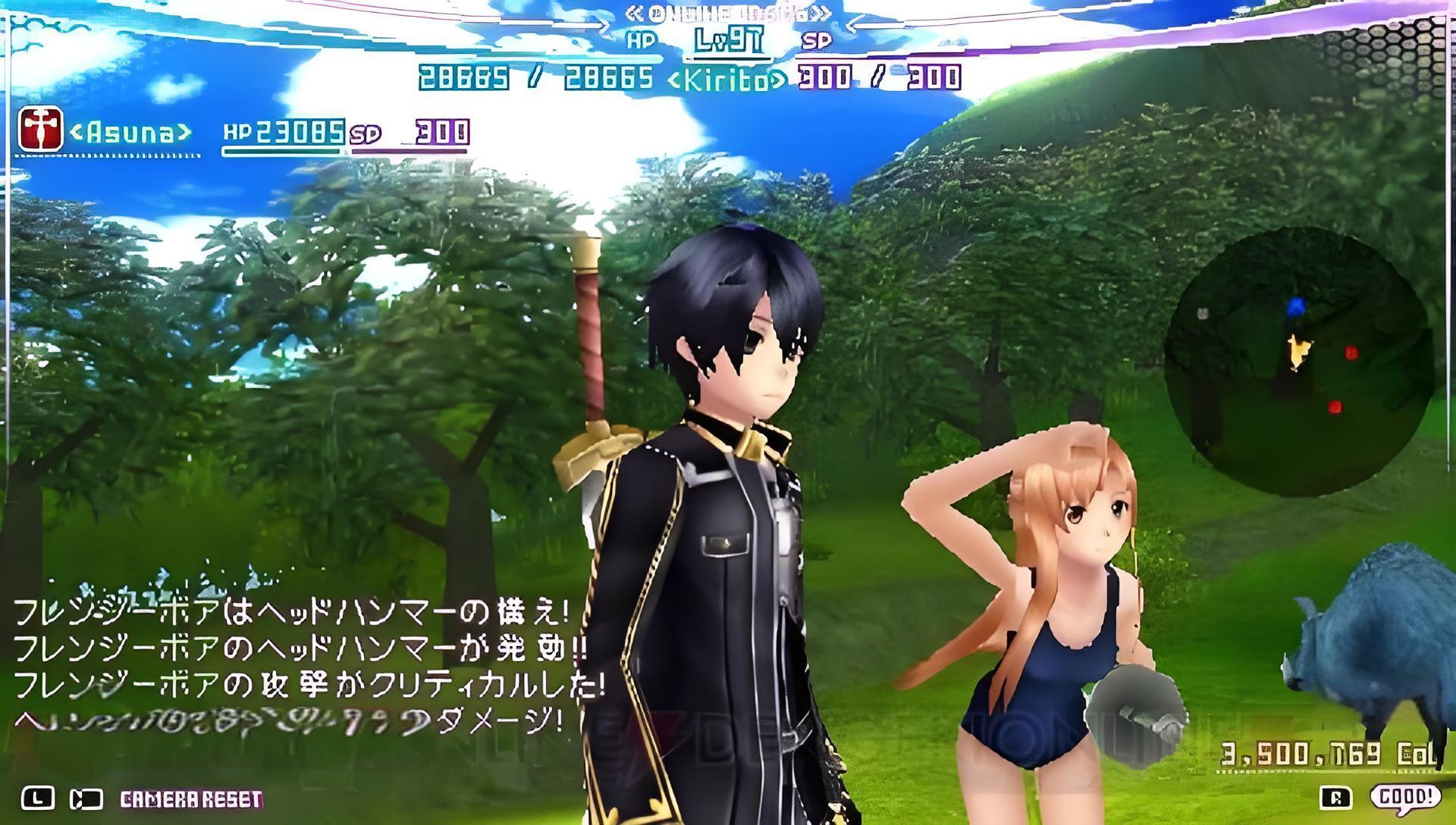Select the Asuna partner name tag
Viewport: 1456px width, 825px height.
[x=130, y=133]
